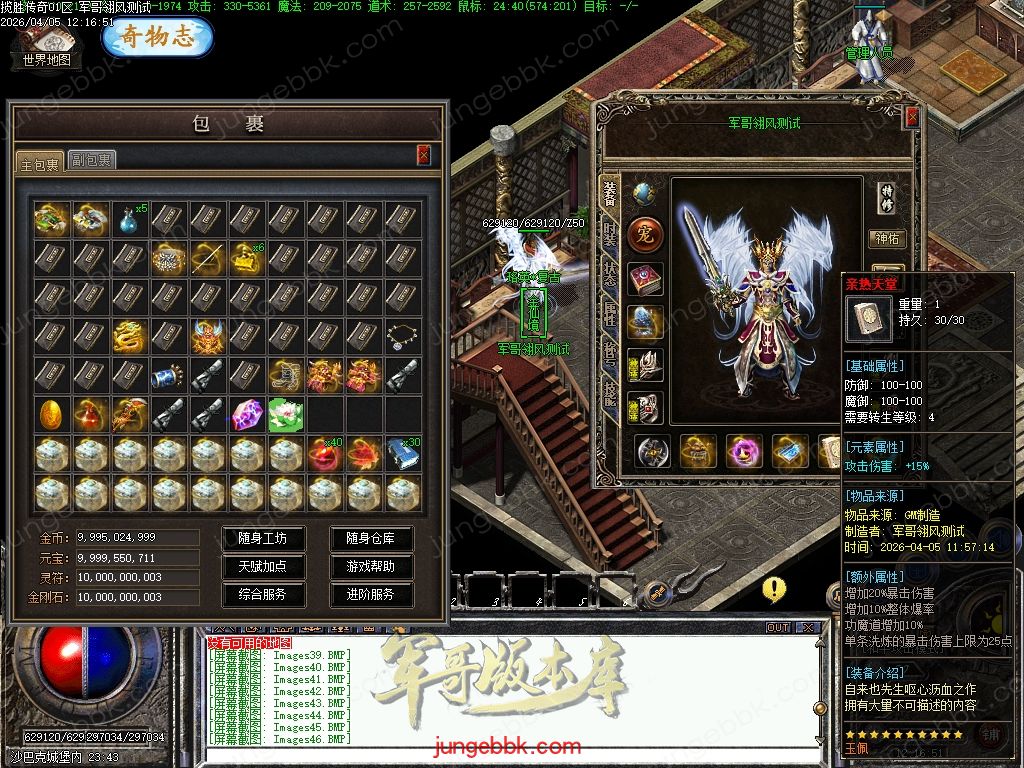Select the red spellbook equipment slot
Image resolution: width=1024 pixels, height=768 pixels.
point(645,280)
